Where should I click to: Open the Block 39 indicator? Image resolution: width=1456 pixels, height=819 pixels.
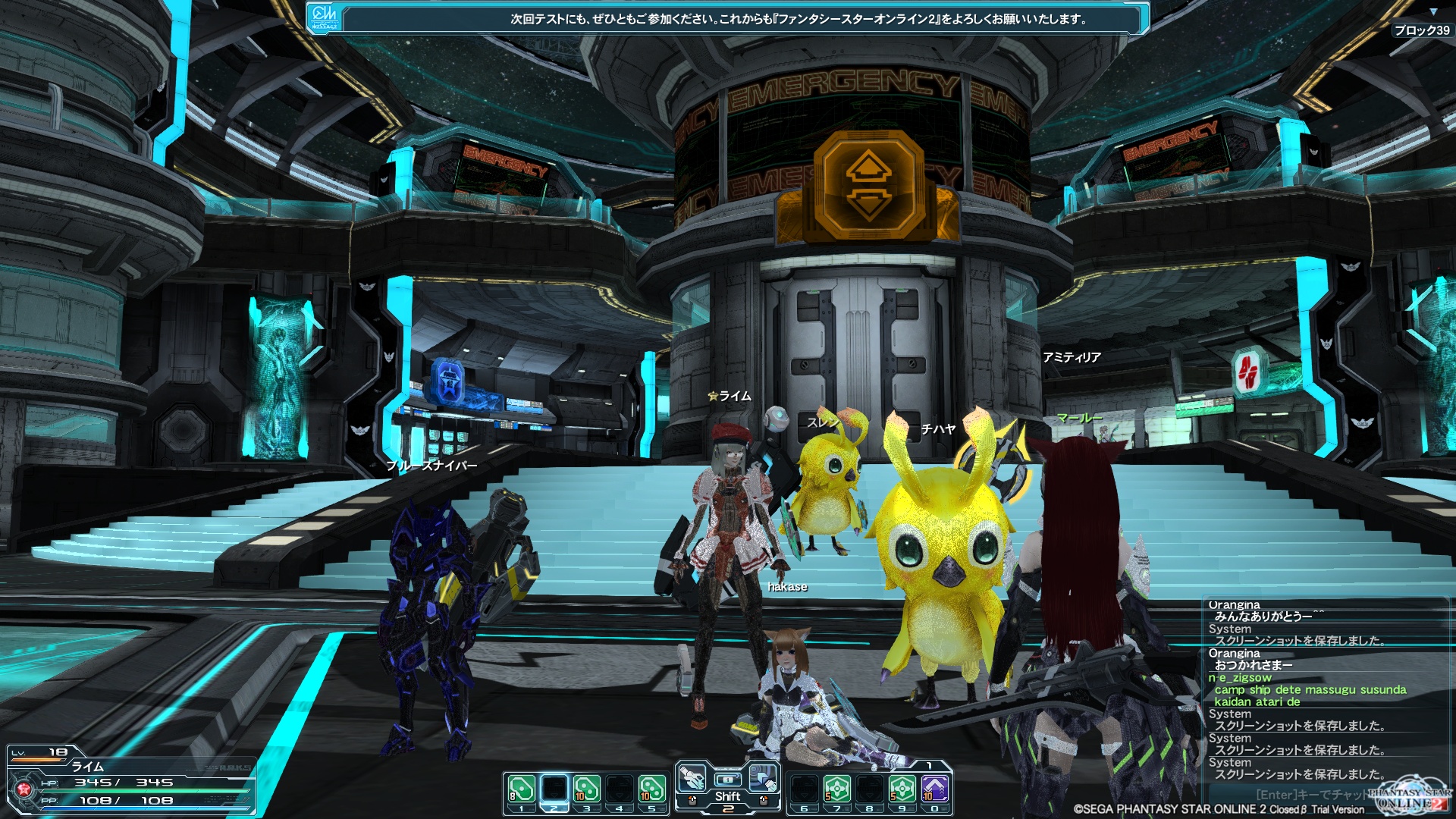[1421, 30]
